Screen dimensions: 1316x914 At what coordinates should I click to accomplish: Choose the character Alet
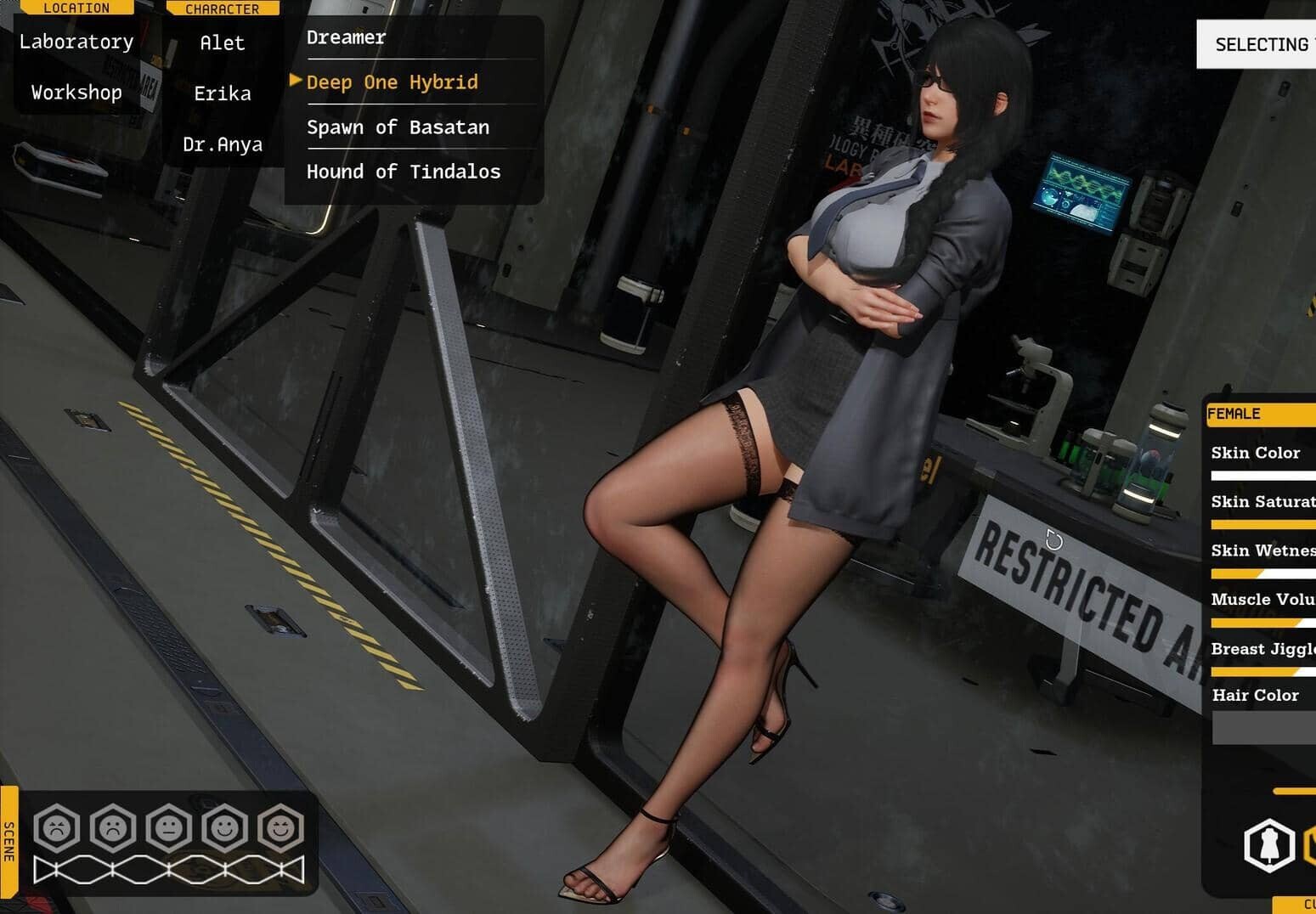coord(223,42)
